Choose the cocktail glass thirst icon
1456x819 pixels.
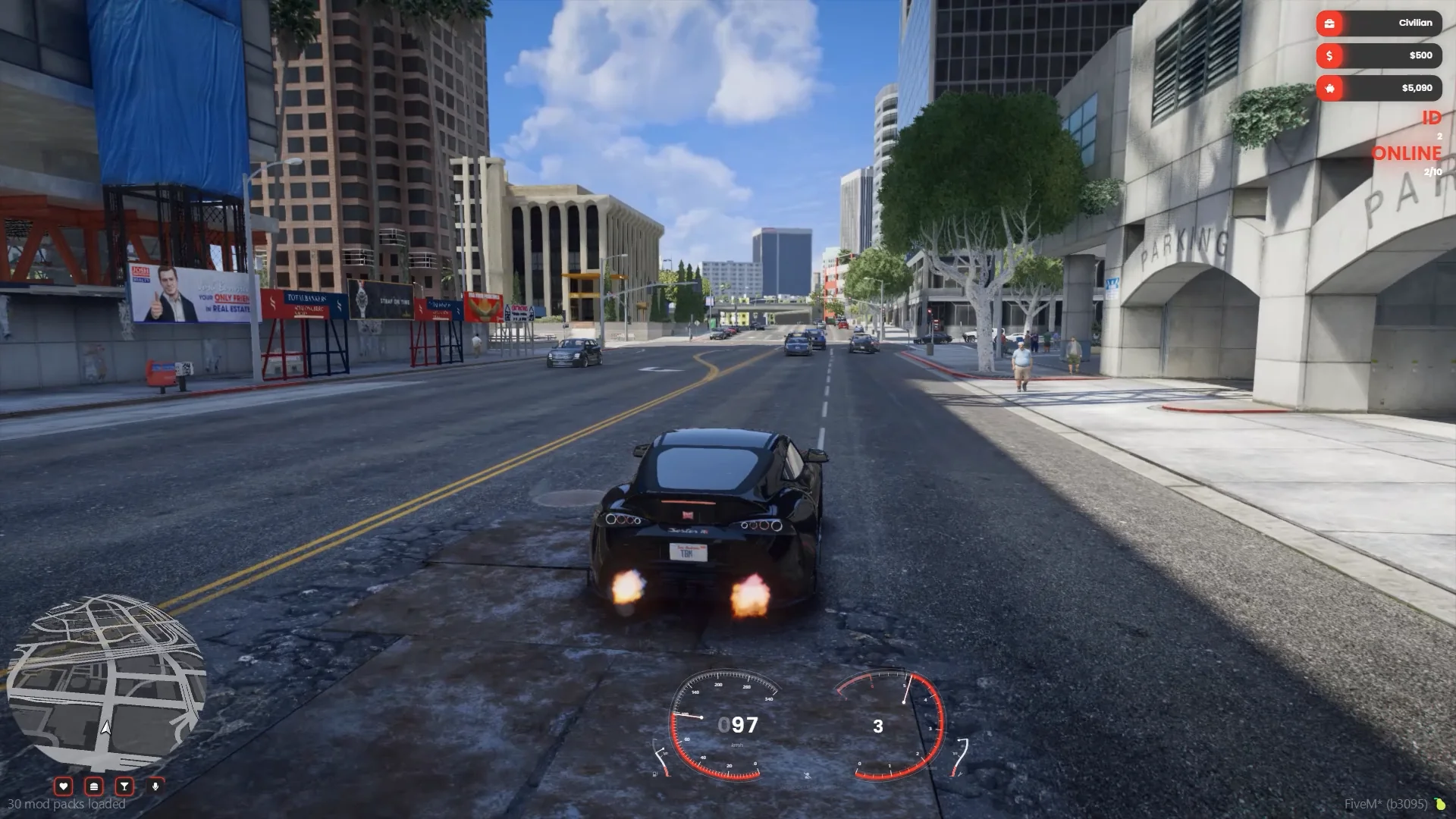[124, 786]
